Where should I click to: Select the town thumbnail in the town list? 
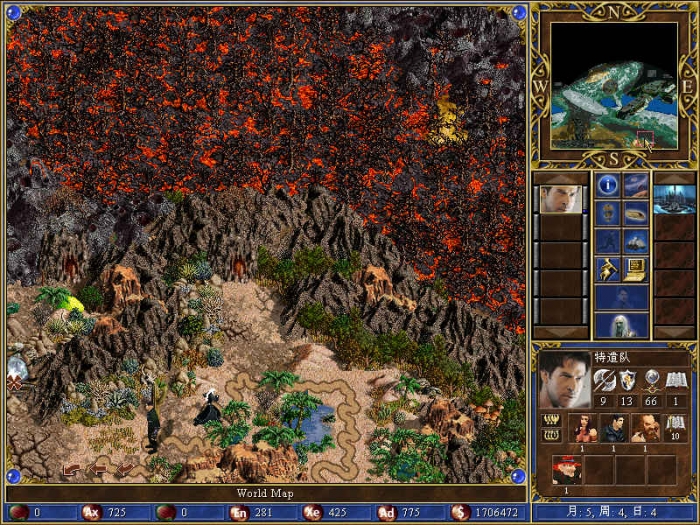pos(673,198)
